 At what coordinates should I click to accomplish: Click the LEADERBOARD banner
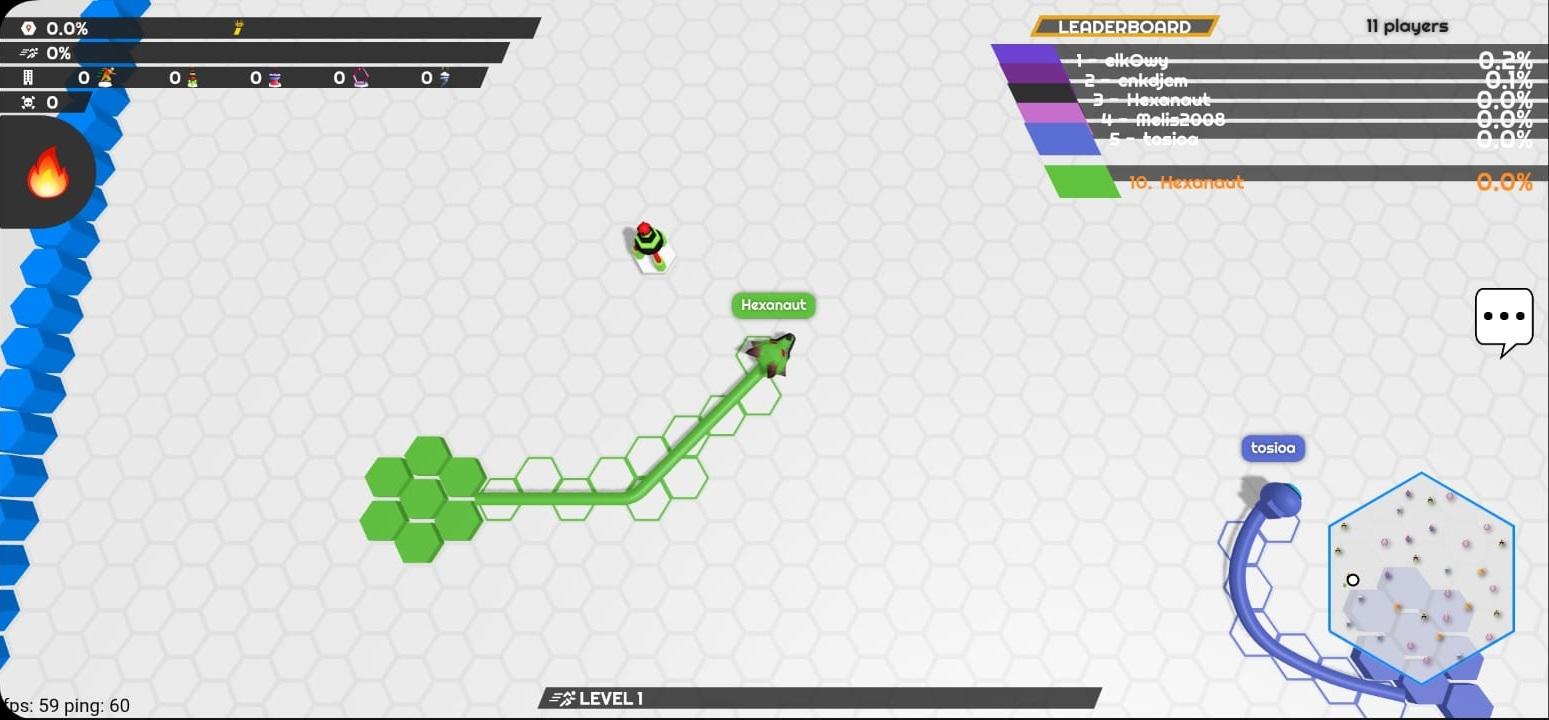point(1123,27)
